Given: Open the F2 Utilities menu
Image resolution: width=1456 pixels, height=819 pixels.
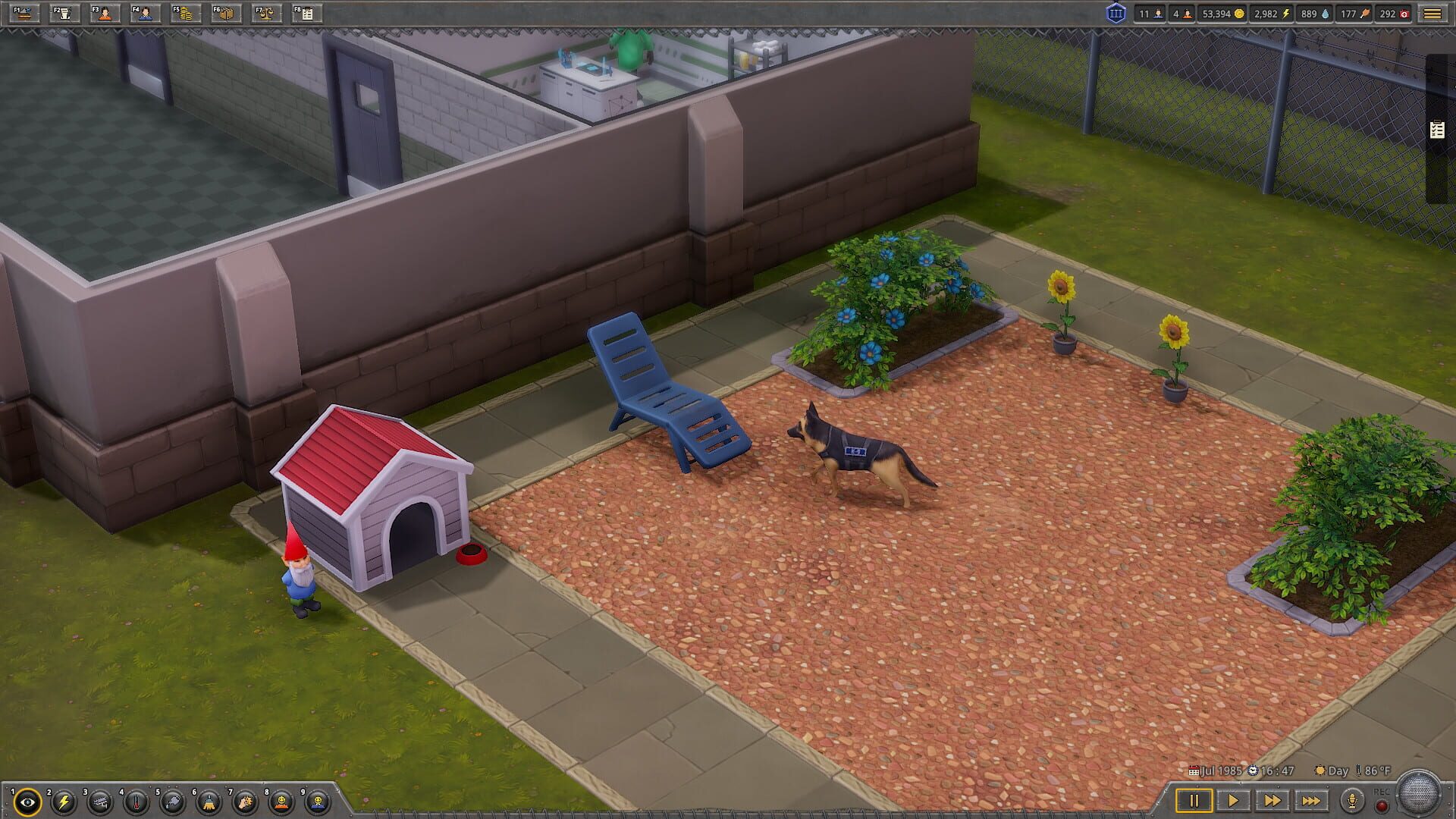Looking at the screenshot, I should point(63,14).
